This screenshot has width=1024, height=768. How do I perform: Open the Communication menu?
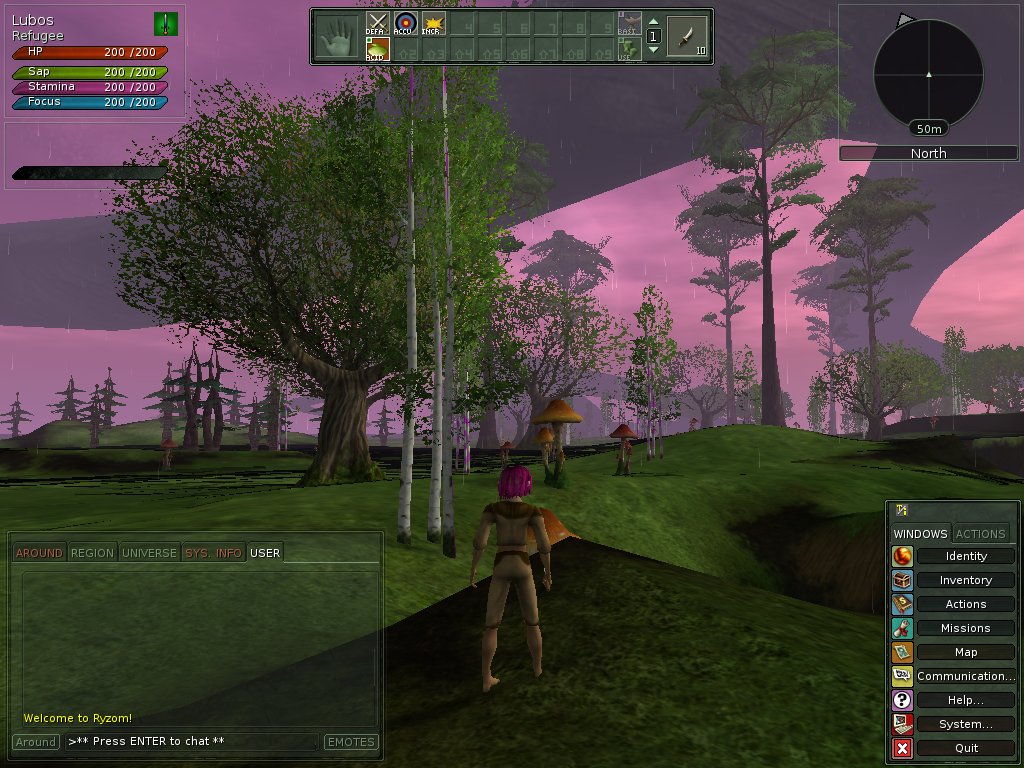[965, 676]
